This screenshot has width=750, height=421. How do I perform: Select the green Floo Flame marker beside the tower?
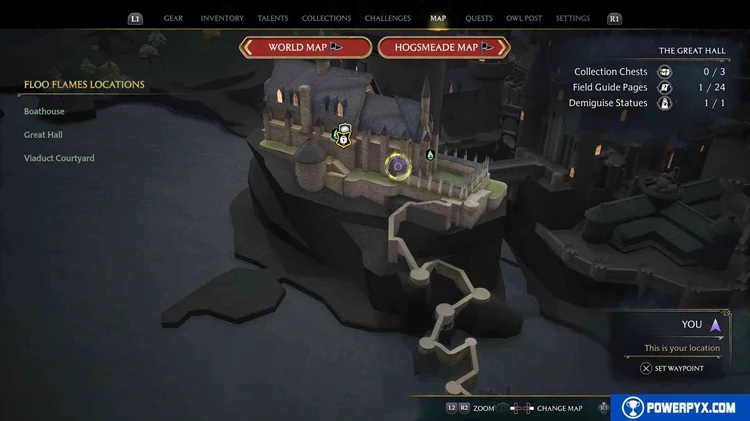tap(430, 155)
